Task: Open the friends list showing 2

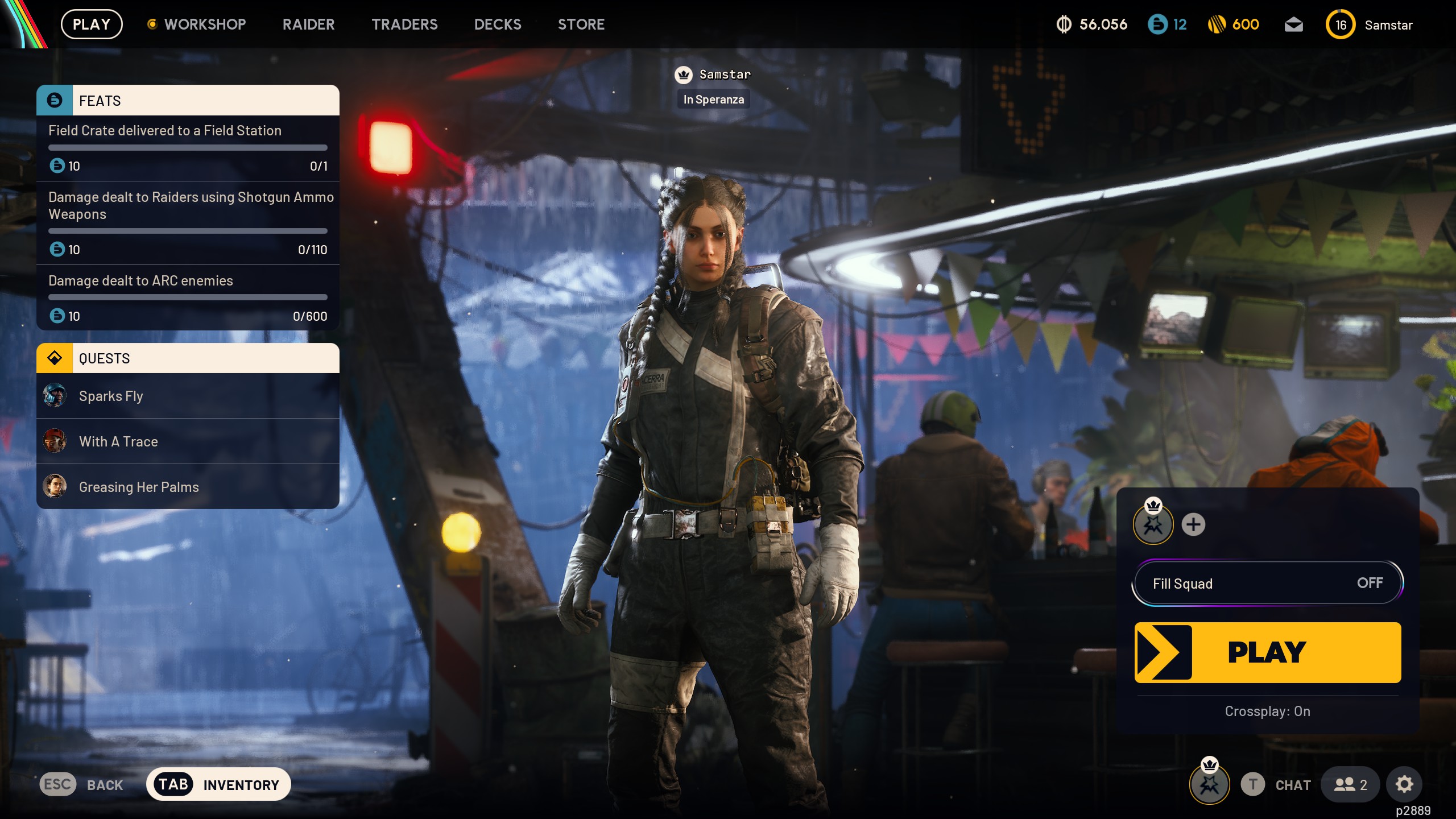Action: click(x=1350, y=785)
